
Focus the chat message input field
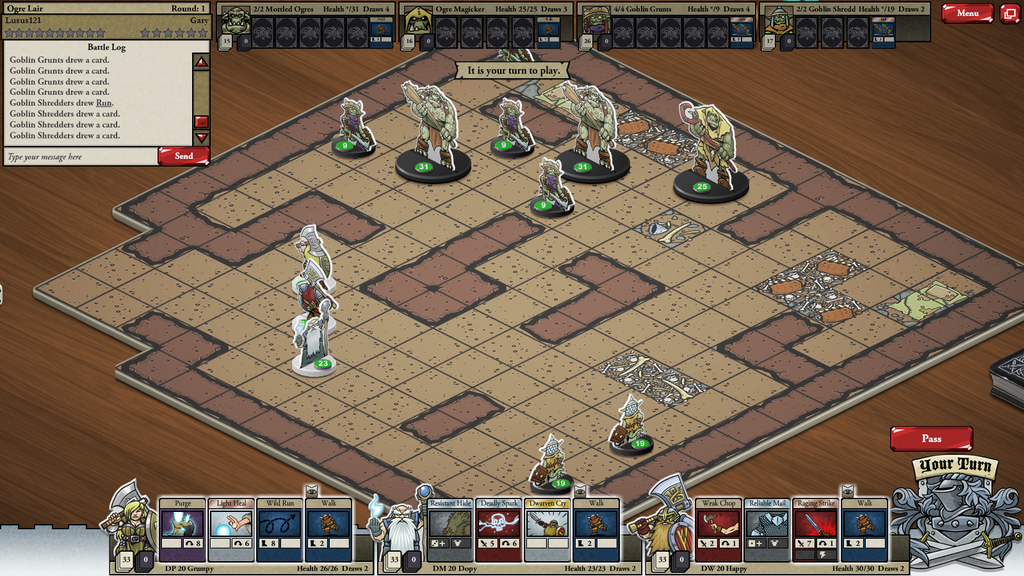[x=80, y=157]
